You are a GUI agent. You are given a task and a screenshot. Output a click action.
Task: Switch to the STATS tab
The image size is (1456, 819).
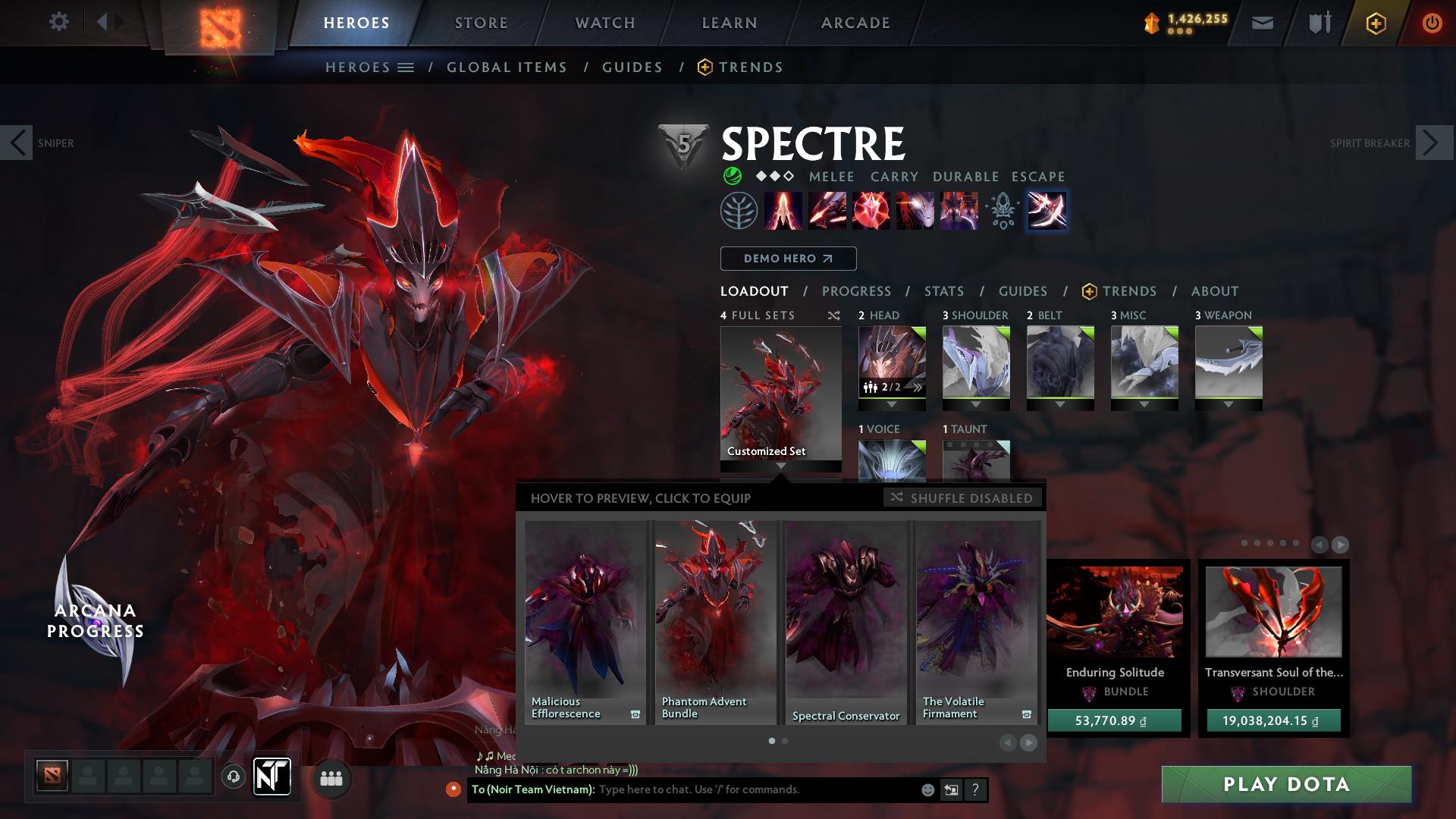(943, 291)
